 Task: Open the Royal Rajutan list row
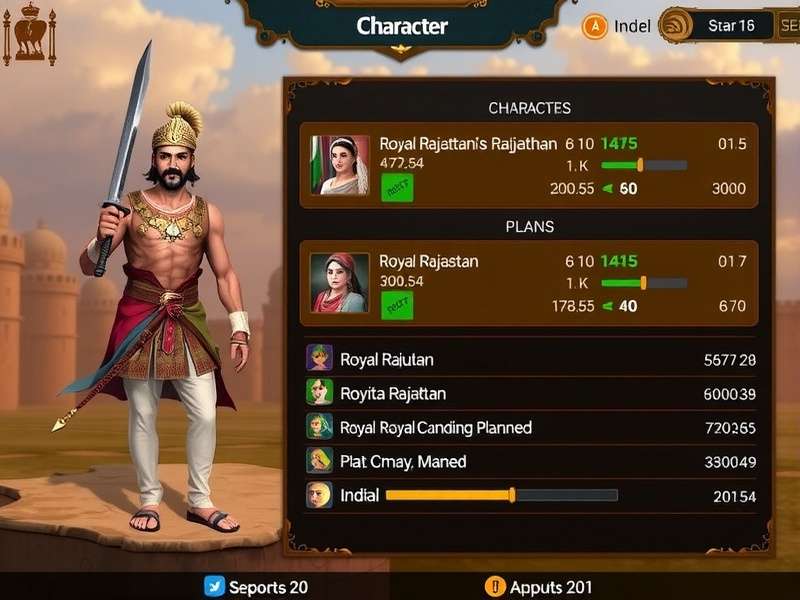pos(530,360)
